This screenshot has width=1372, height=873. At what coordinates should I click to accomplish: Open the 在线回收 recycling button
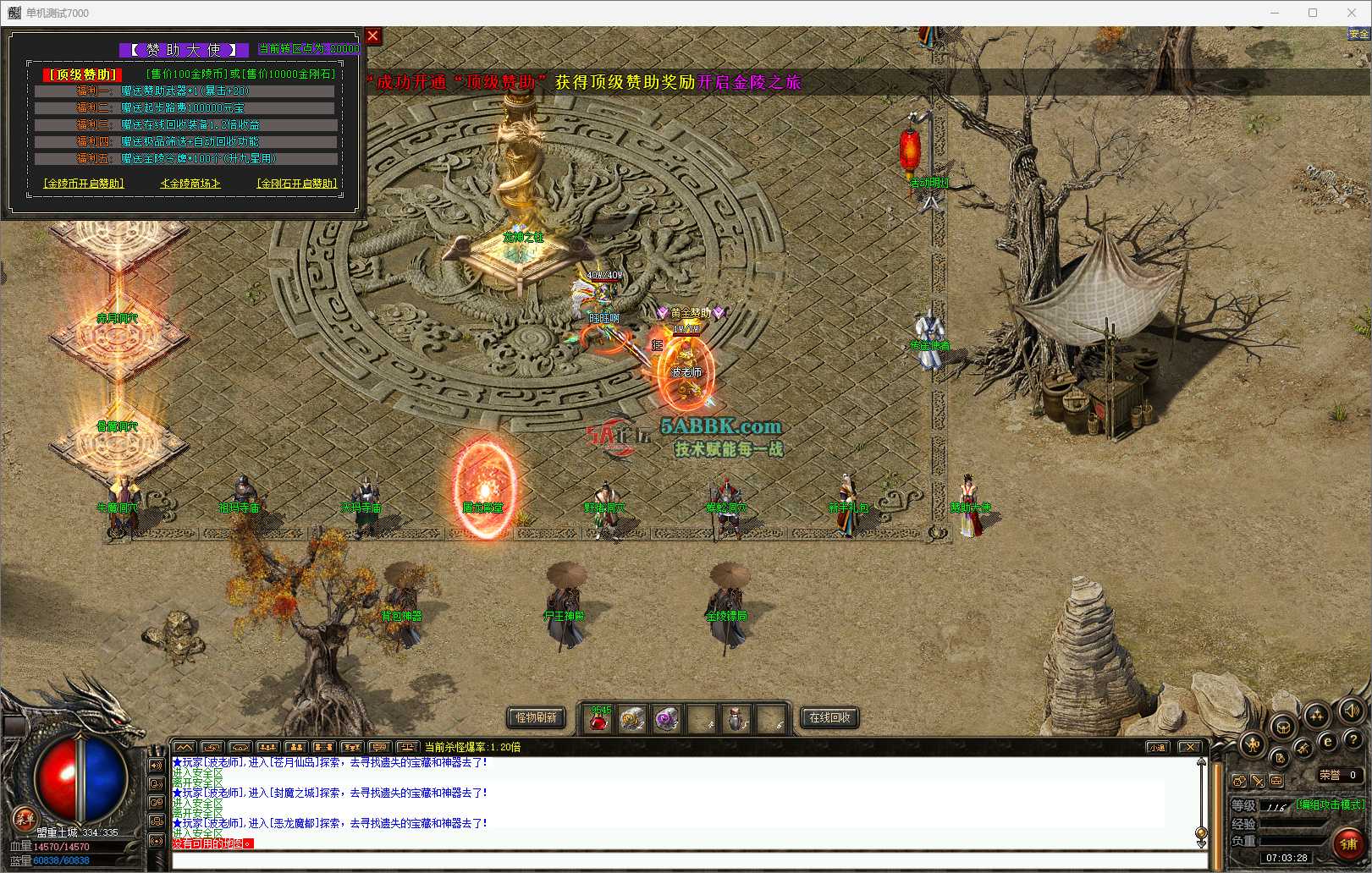point(829,717)
